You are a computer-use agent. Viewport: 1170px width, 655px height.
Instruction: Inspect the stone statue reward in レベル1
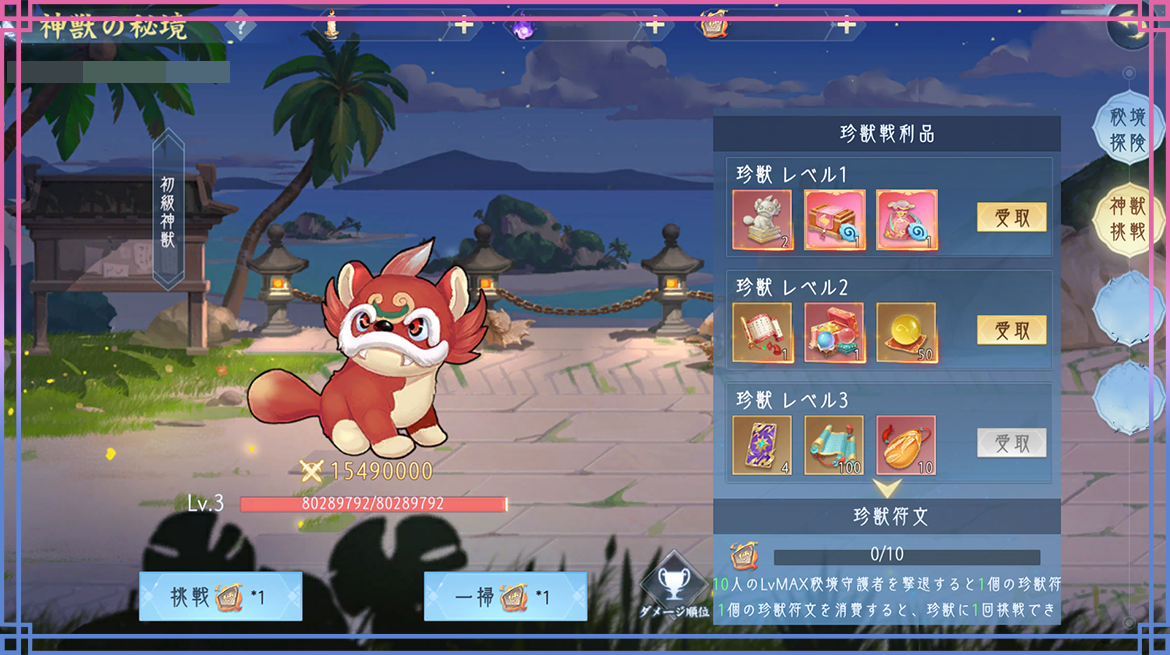coord(762,219)
